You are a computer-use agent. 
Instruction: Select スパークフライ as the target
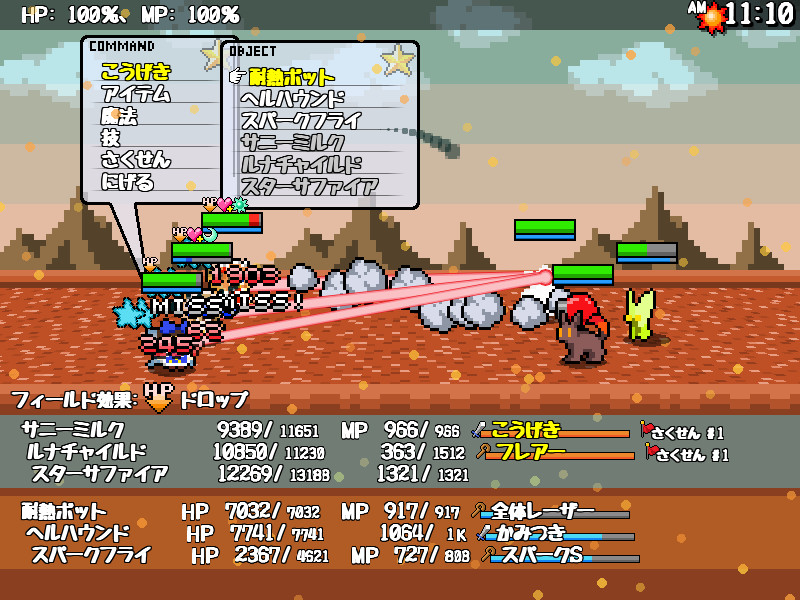click(x=300, y=121)
